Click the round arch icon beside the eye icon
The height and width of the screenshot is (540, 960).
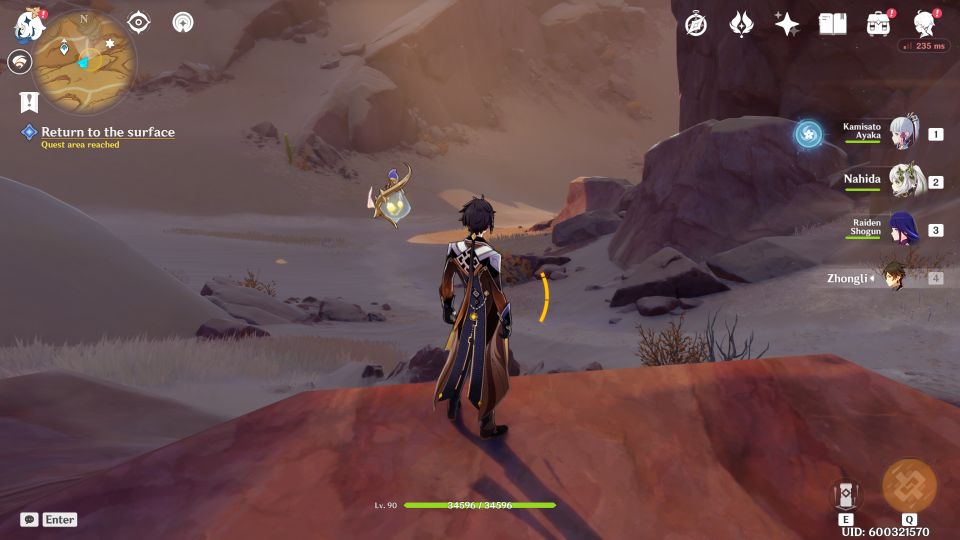tap(183, 22)
